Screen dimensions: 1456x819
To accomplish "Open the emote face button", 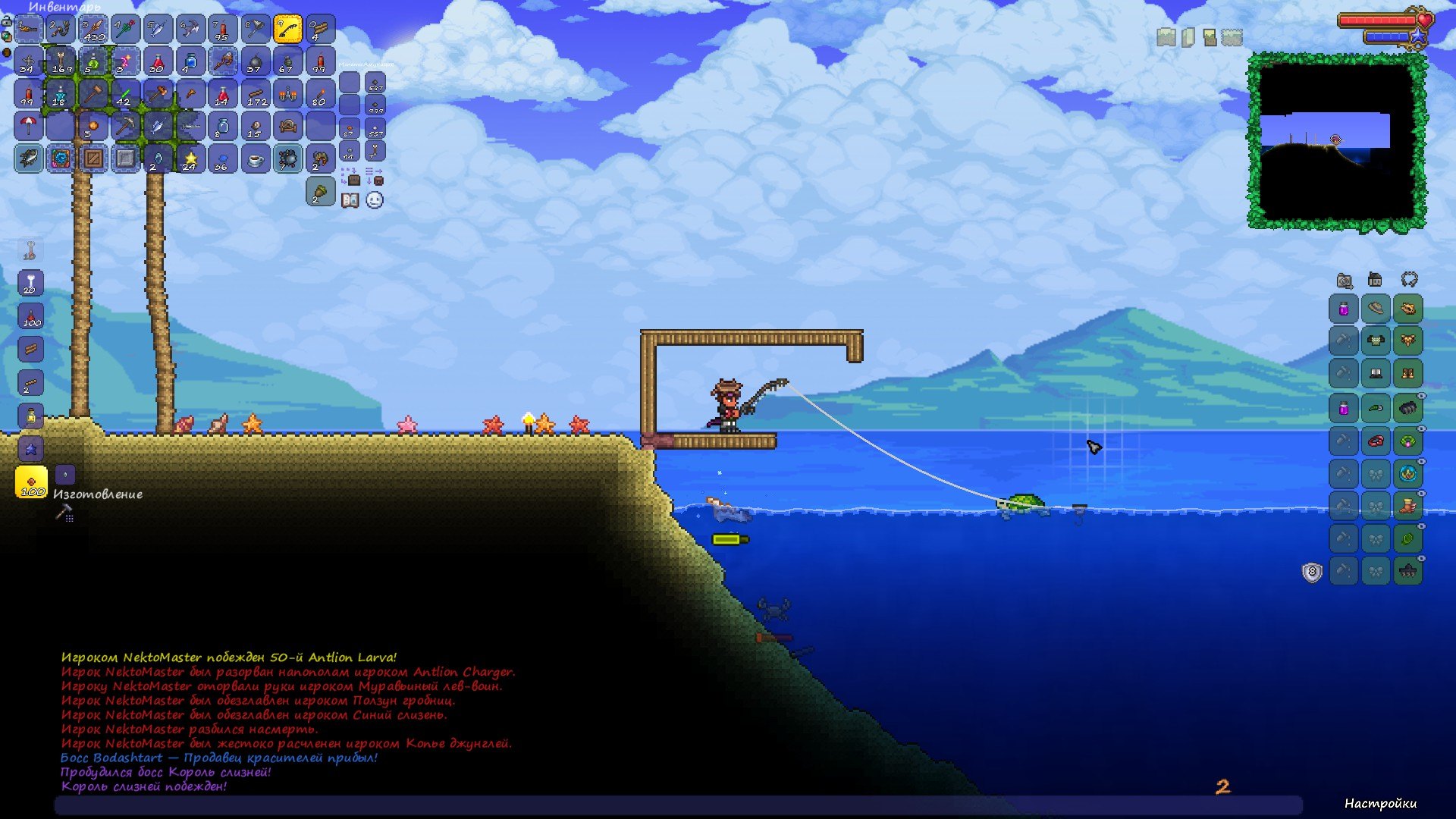I will coord(375,200).
